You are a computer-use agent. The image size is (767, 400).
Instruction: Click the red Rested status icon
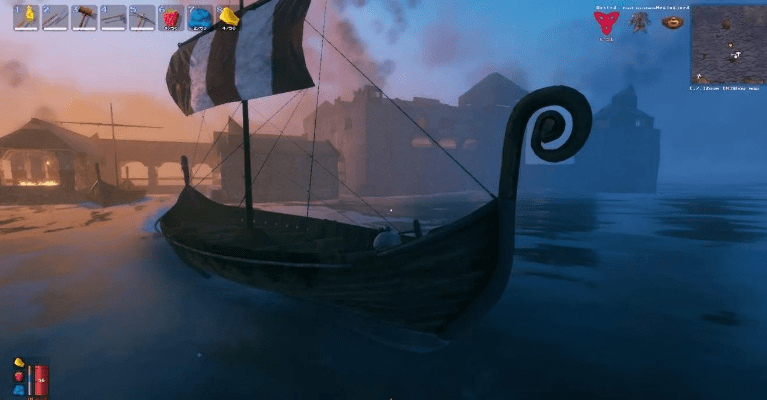click(606, 23)
